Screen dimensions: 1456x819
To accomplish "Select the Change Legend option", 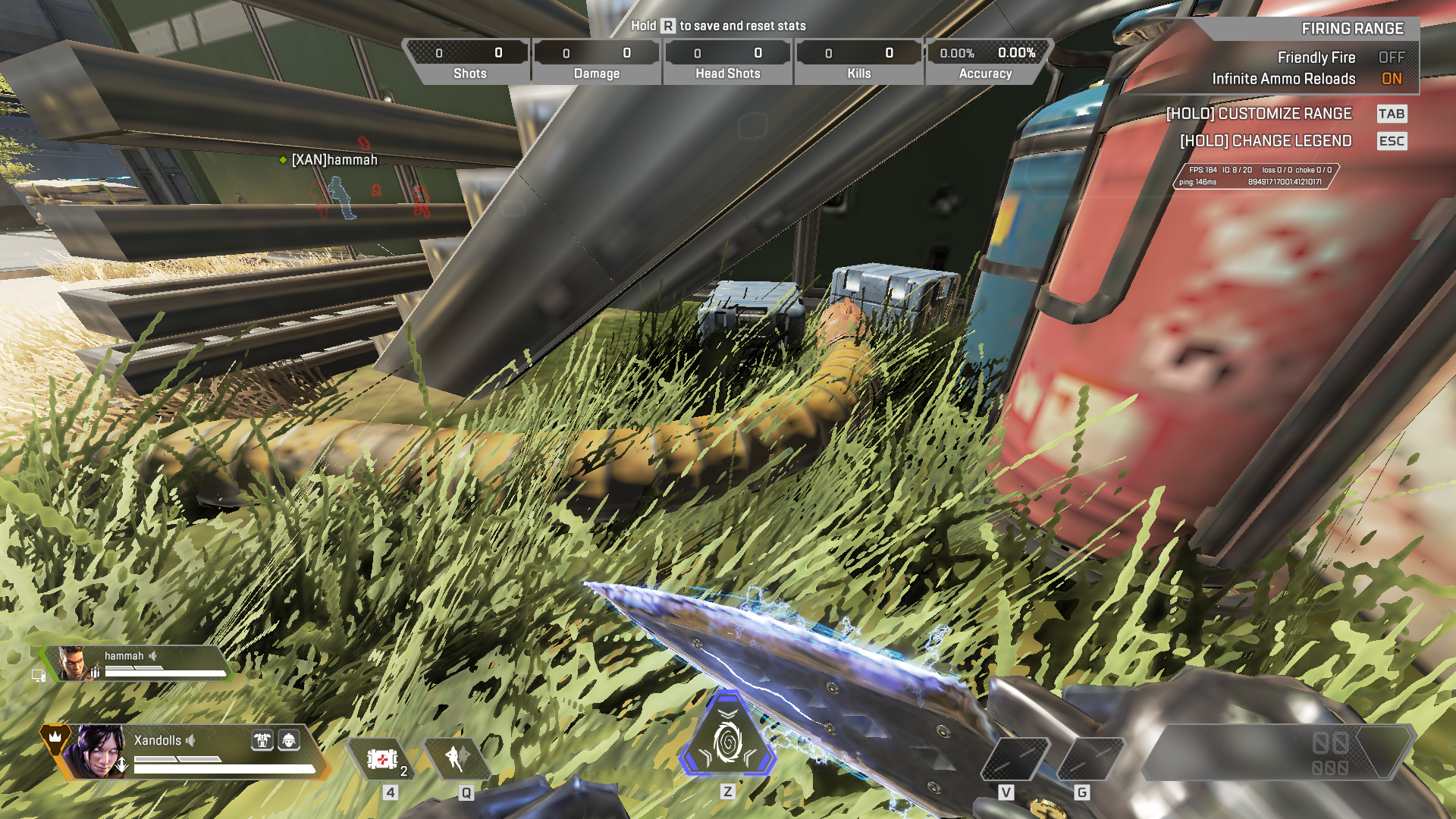I will point(1266,141).
